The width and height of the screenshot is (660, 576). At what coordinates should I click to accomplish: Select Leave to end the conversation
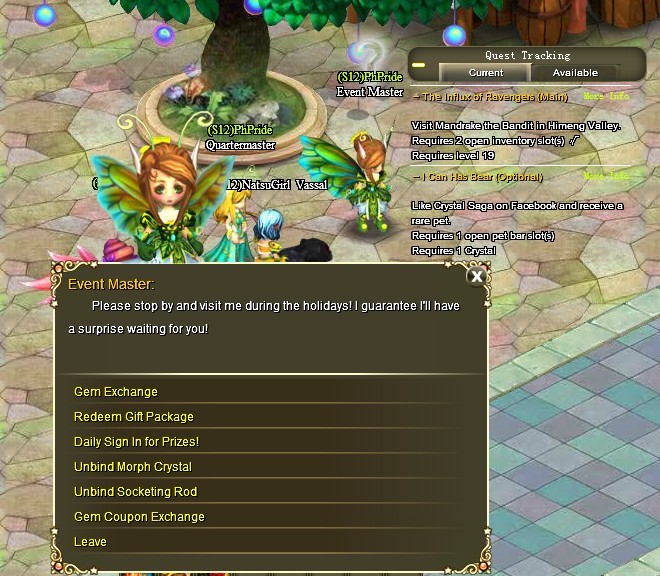pyautogui.click(x=90, y=542)
